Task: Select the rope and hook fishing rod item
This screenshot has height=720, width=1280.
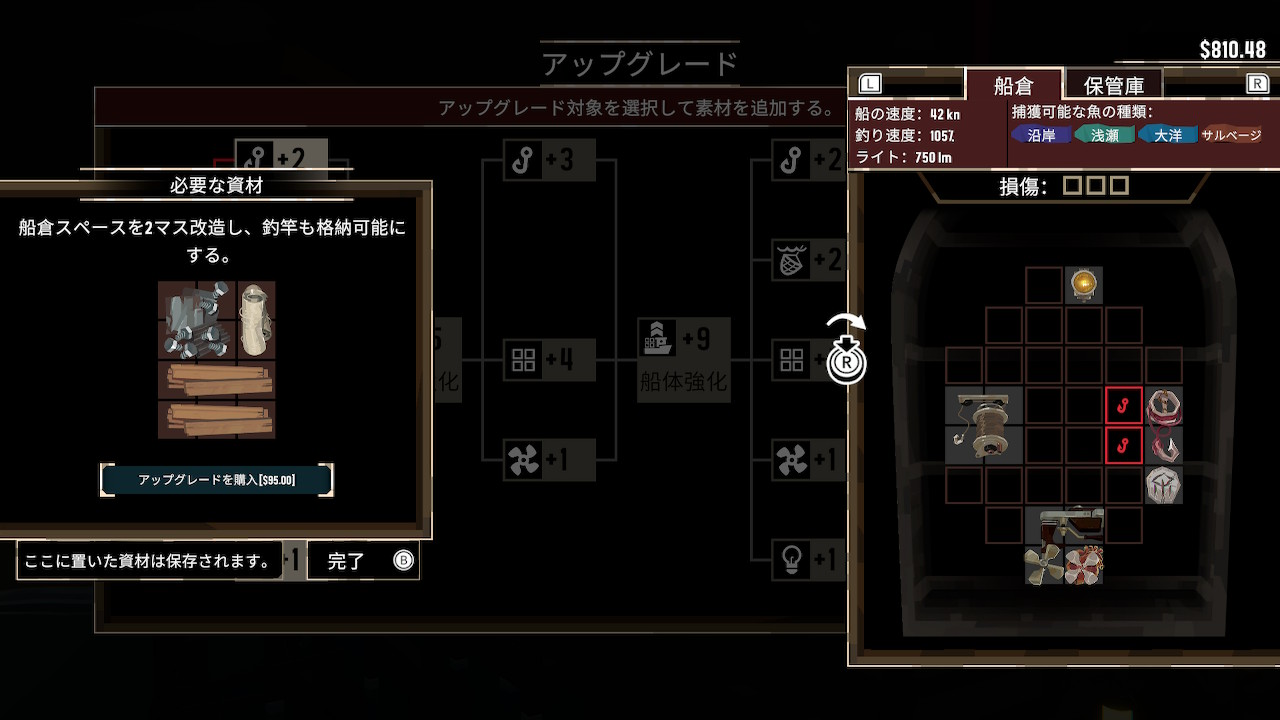Action: (1164, 425)
